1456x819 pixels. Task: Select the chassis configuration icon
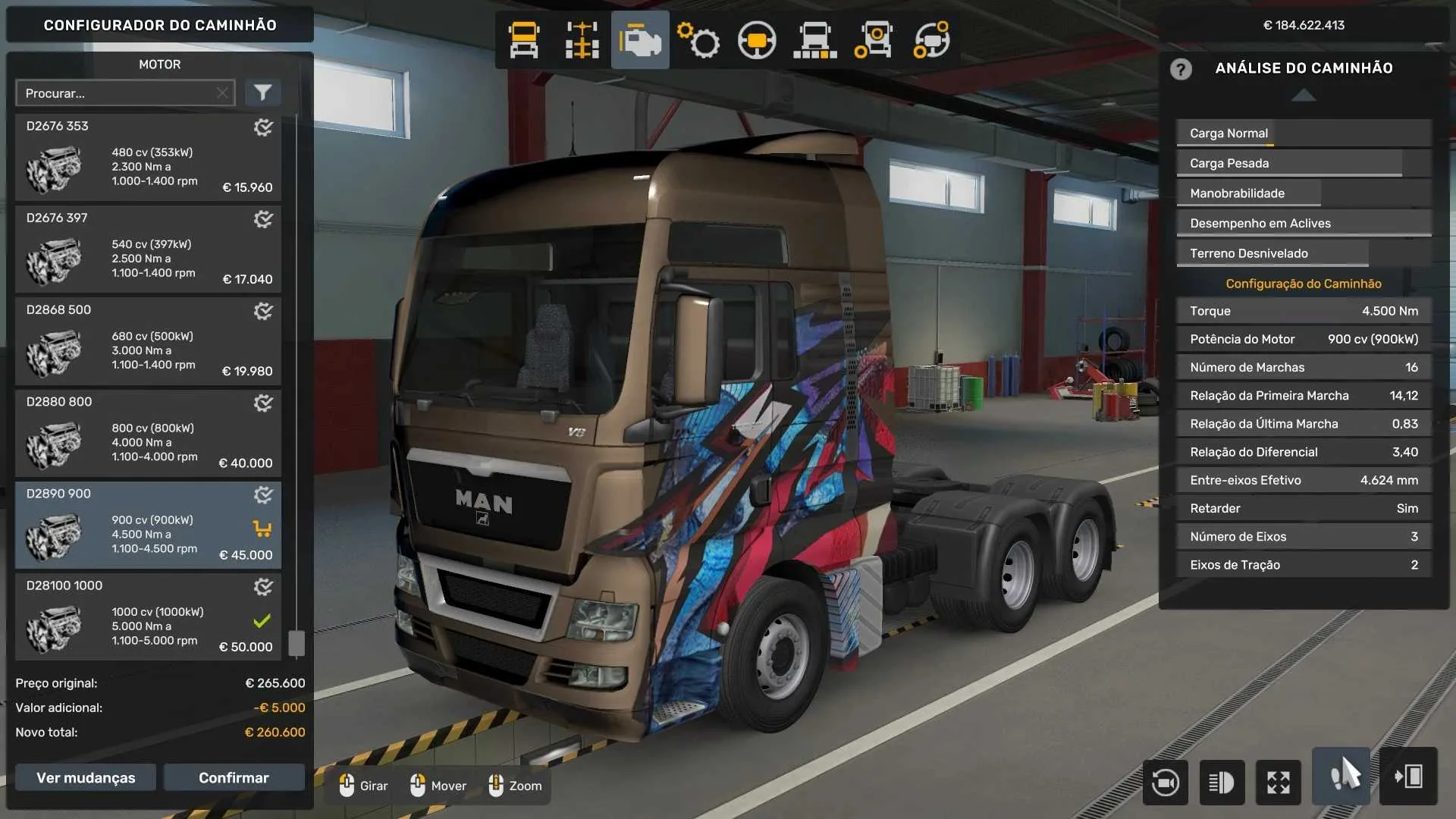(x=582, y=39)
